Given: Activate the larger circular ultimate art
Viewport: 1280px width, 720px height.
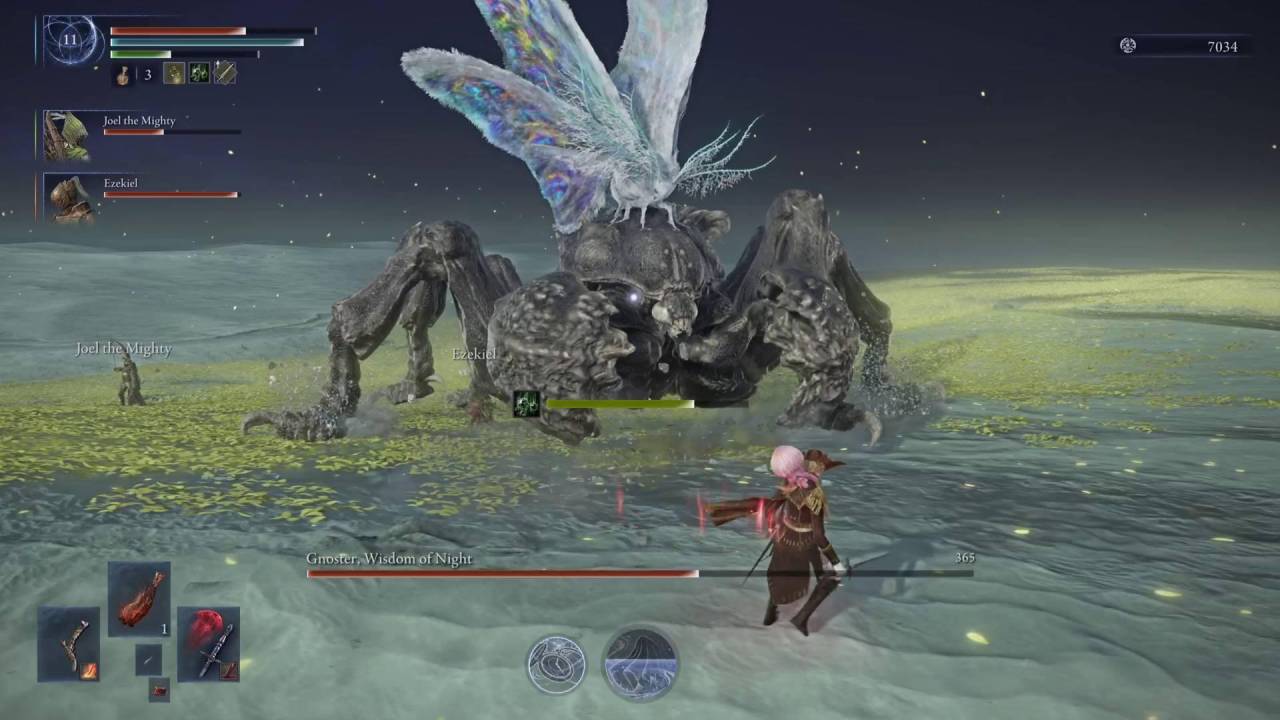Looking at the screenshot, I should click(640, 663).
